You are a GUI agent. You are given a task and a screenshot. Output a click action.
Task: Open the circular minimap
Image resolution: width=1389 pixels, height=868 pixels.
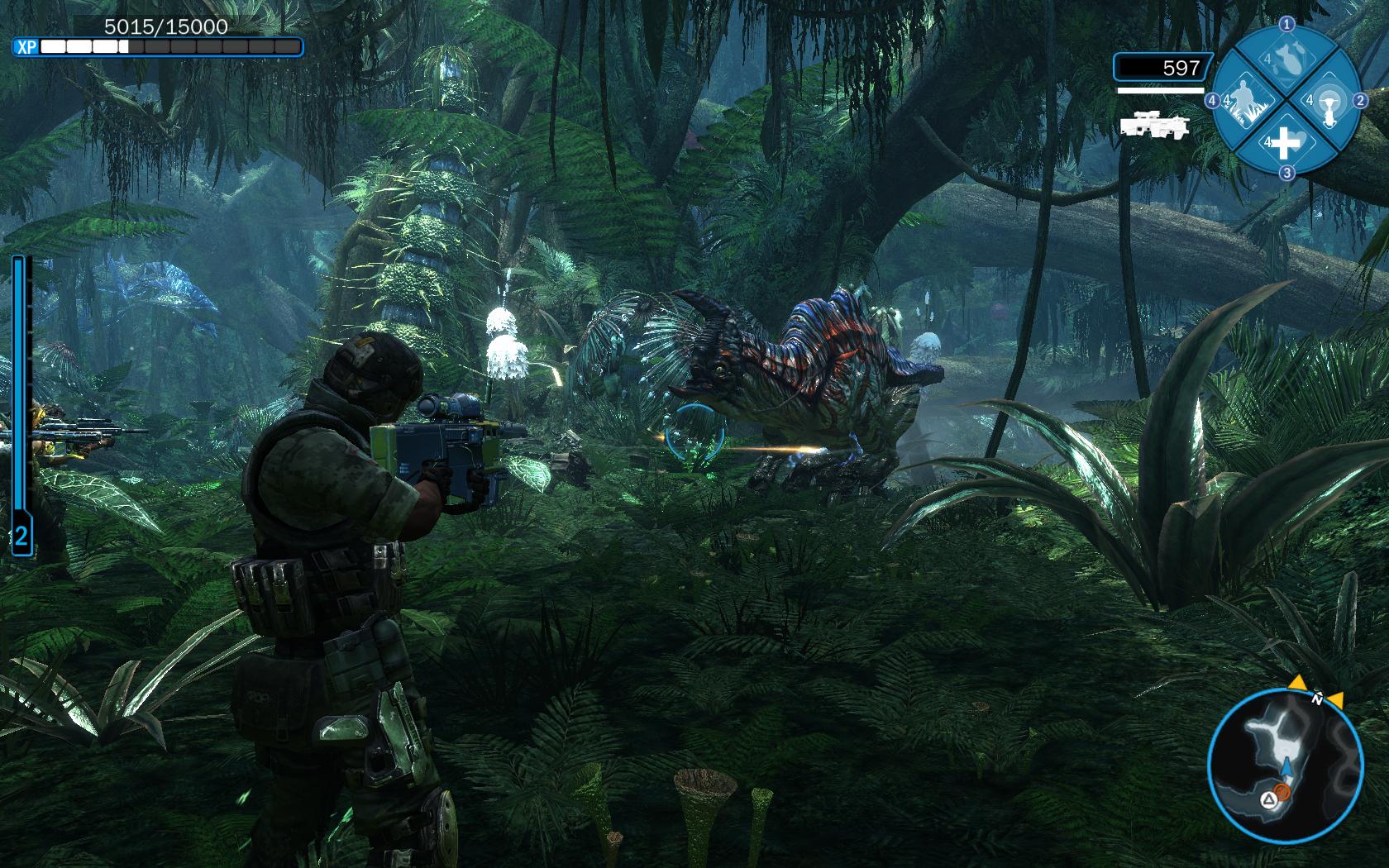coord(1285,766)
